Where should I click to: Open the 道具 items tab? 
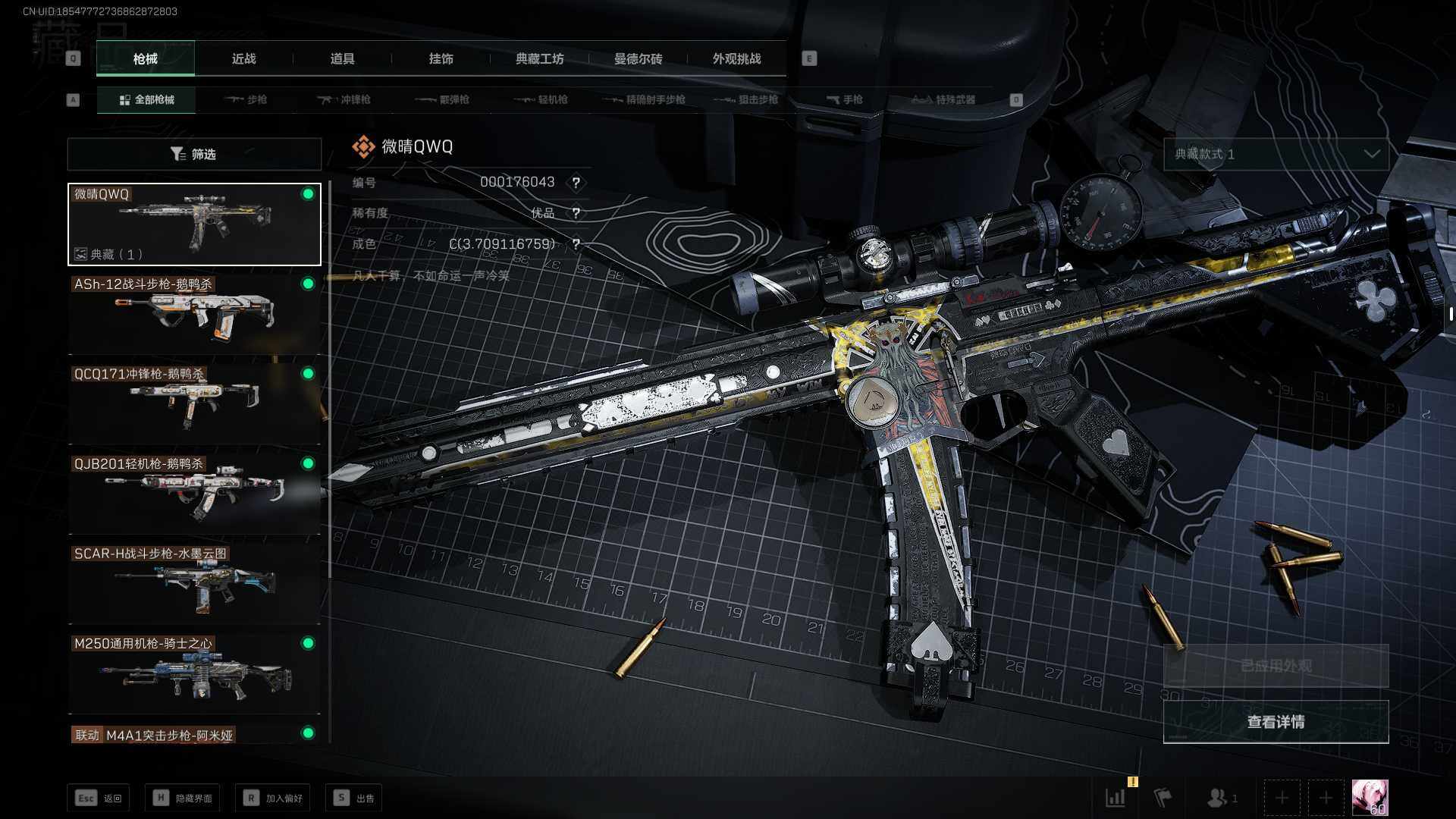342,58
